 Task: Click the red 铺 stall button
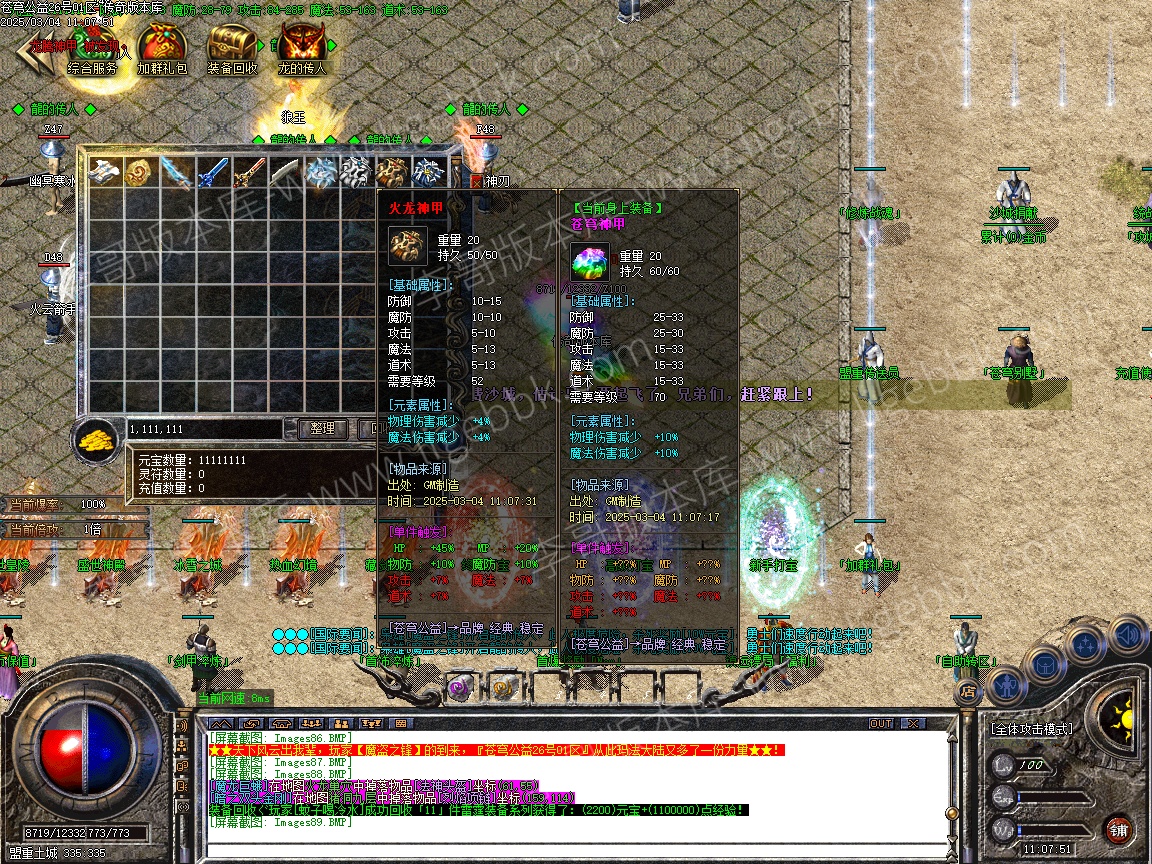(1118, 829)
